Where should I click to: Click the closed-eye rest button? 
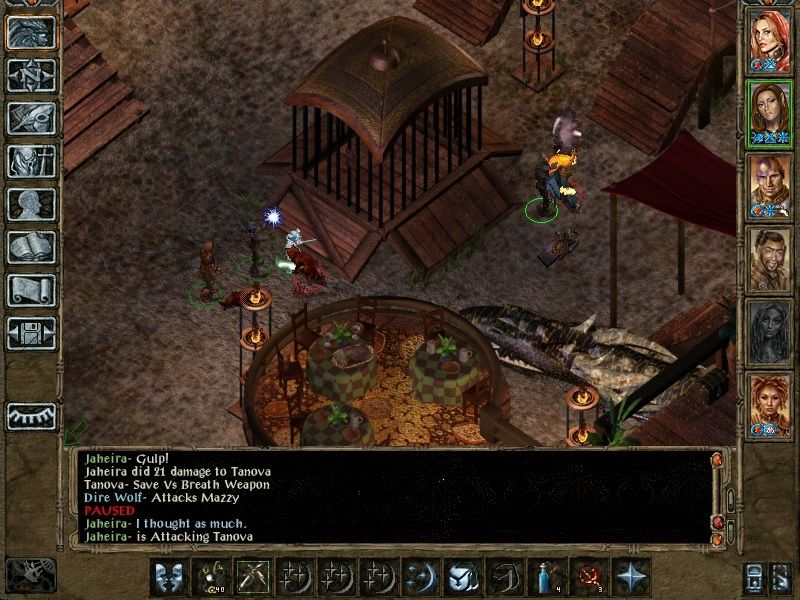tap(31, 416)
